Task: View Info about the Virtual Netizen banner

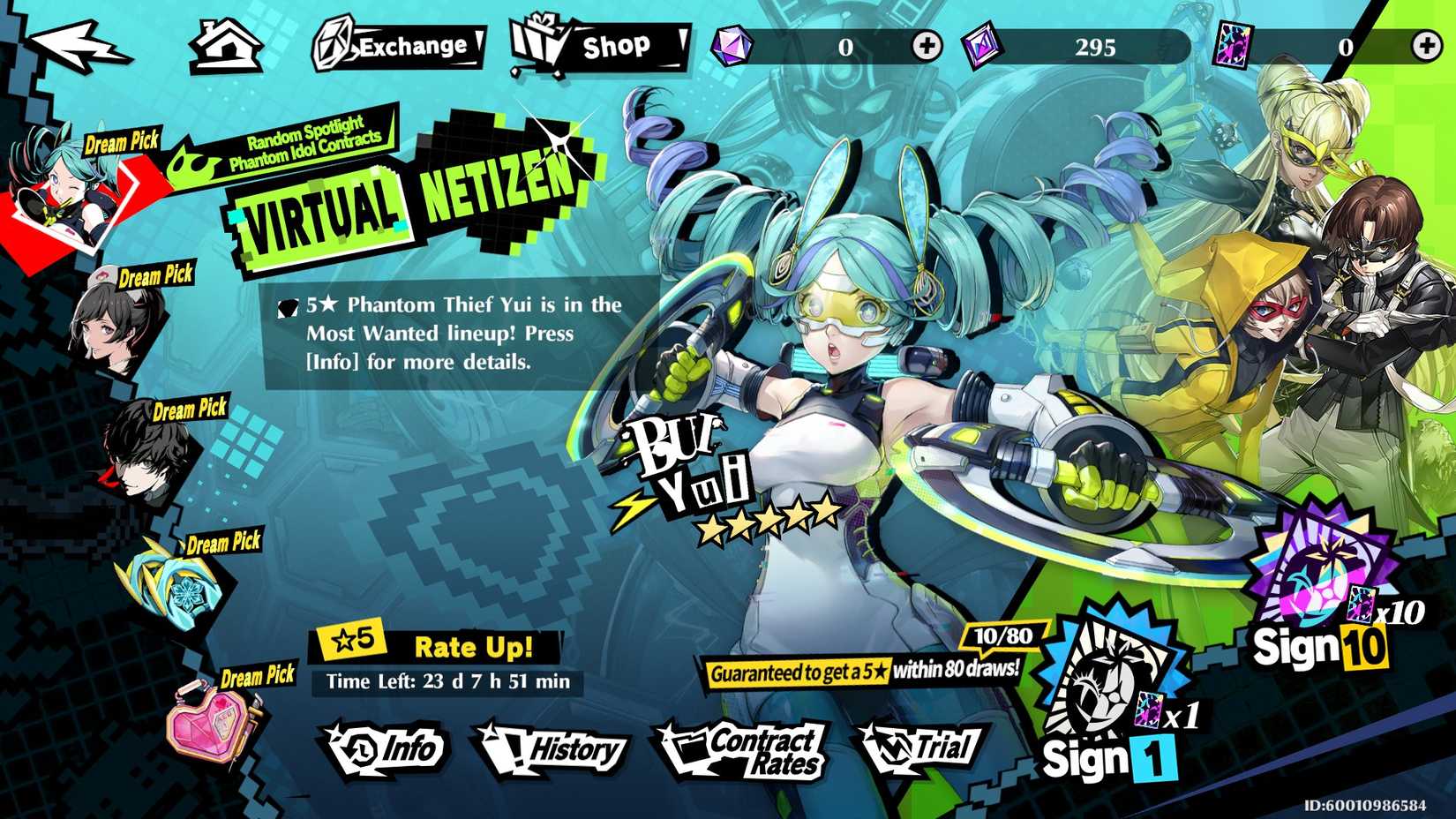Action: coord(388,748)
